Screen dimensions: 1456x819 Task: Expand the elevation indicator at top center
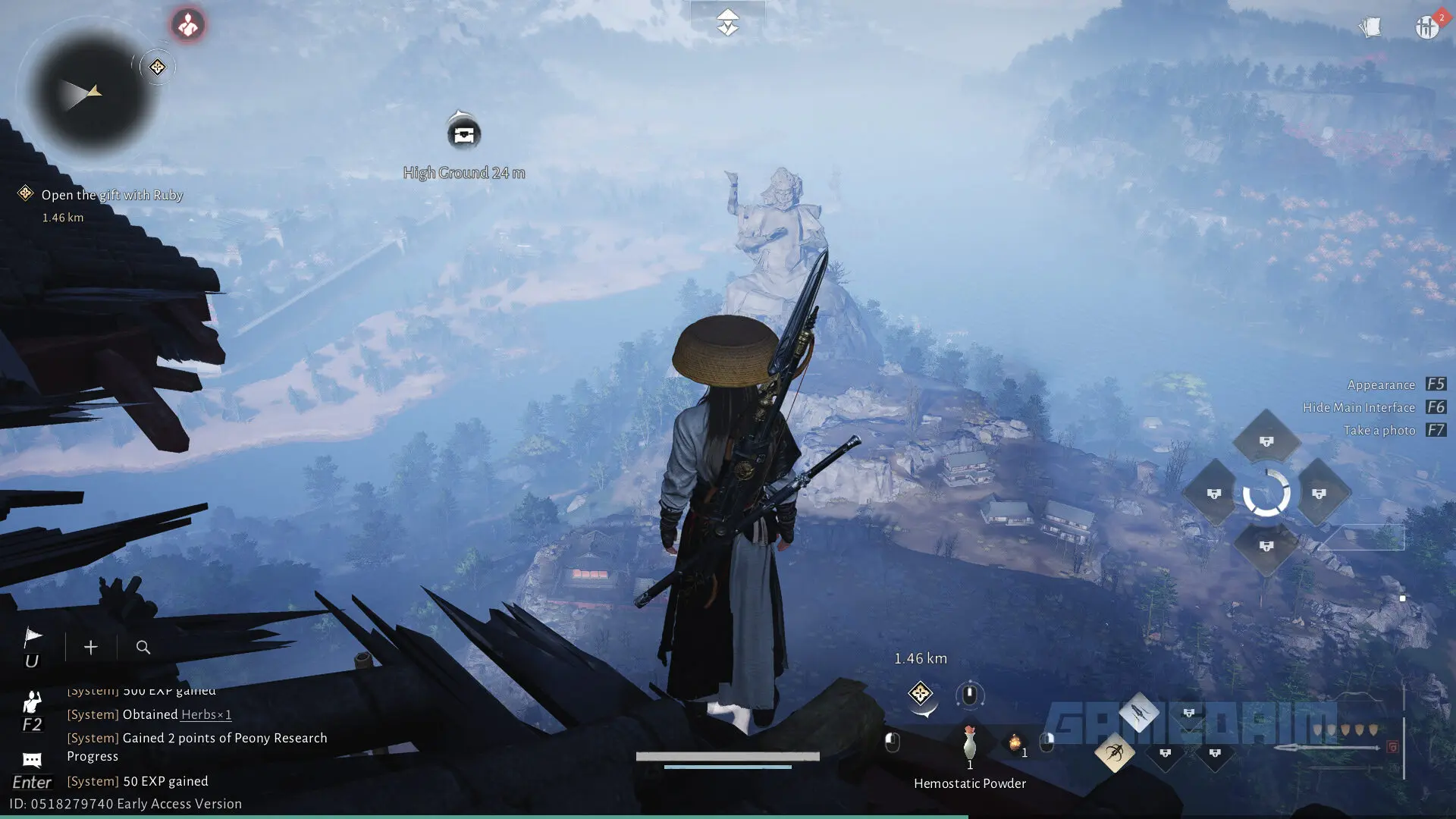(x=728, y=22)
